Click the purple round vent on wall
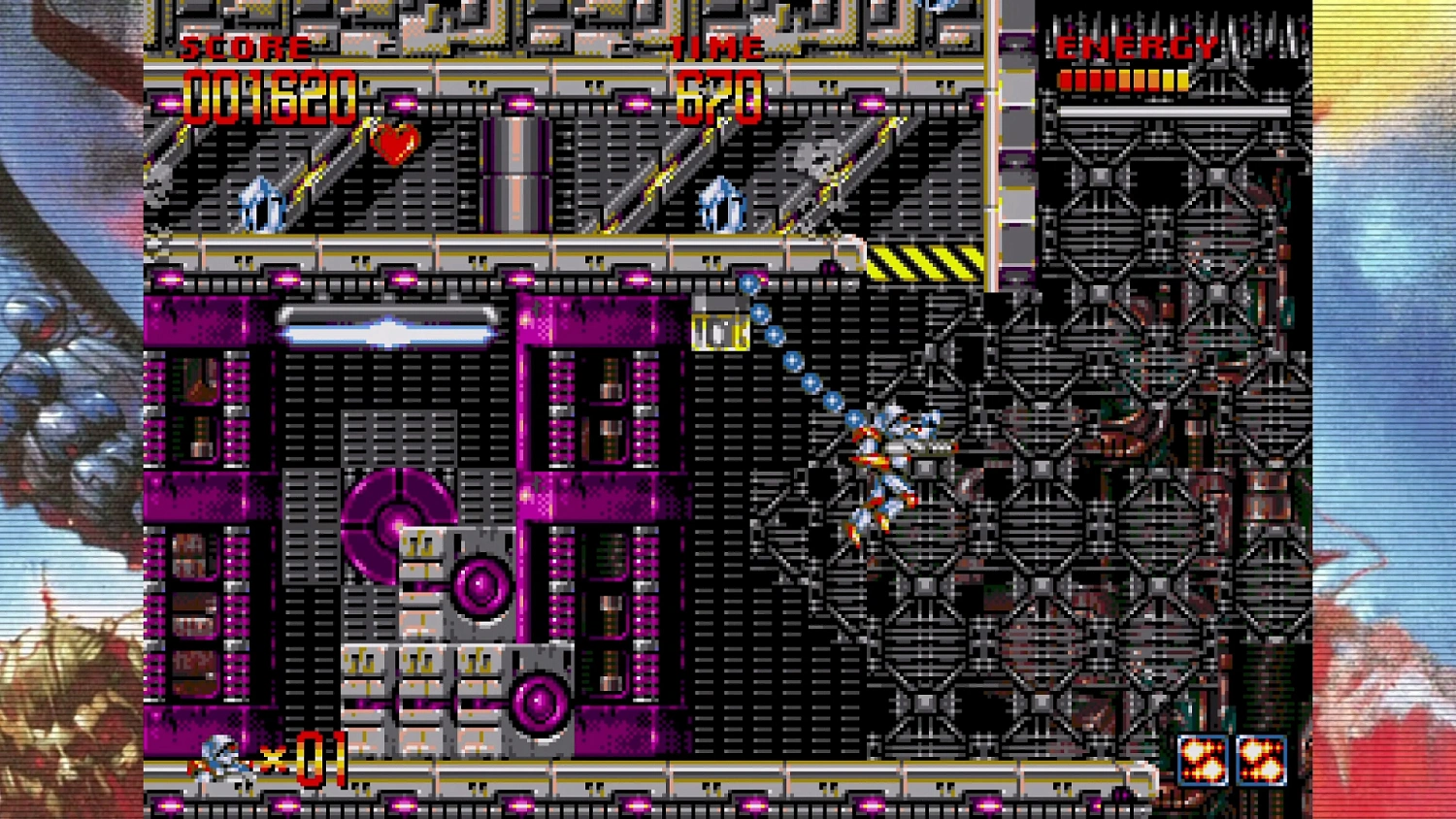1456x819 pixels. 482,582
